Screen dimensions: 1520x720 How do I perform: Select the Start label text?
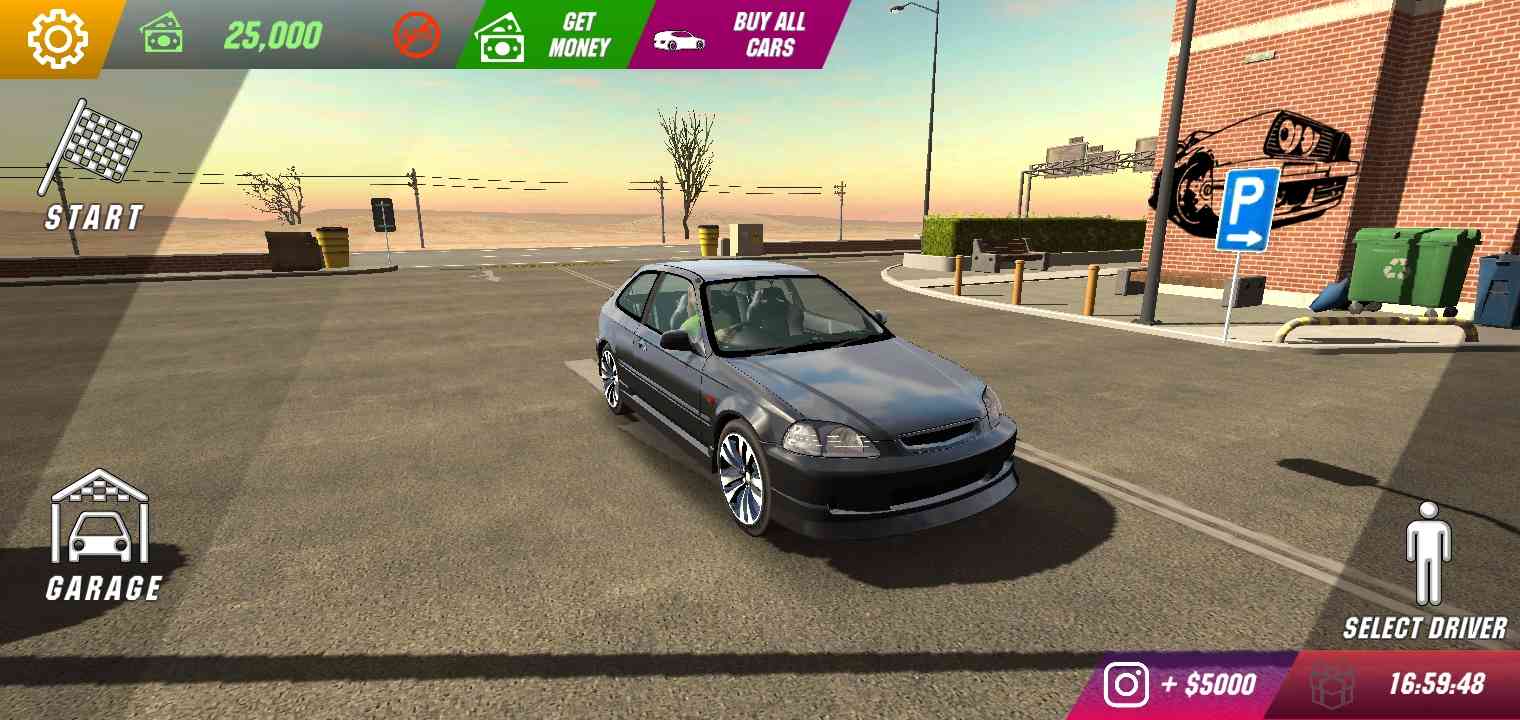(95, 216)
